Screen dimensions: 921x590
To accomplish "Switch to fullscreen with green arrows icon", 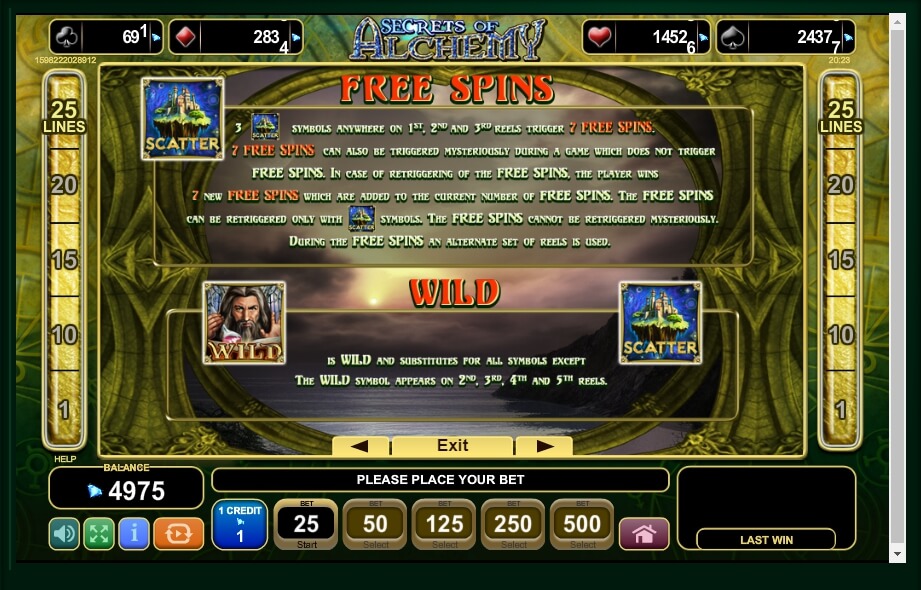I will coord(99,534).
